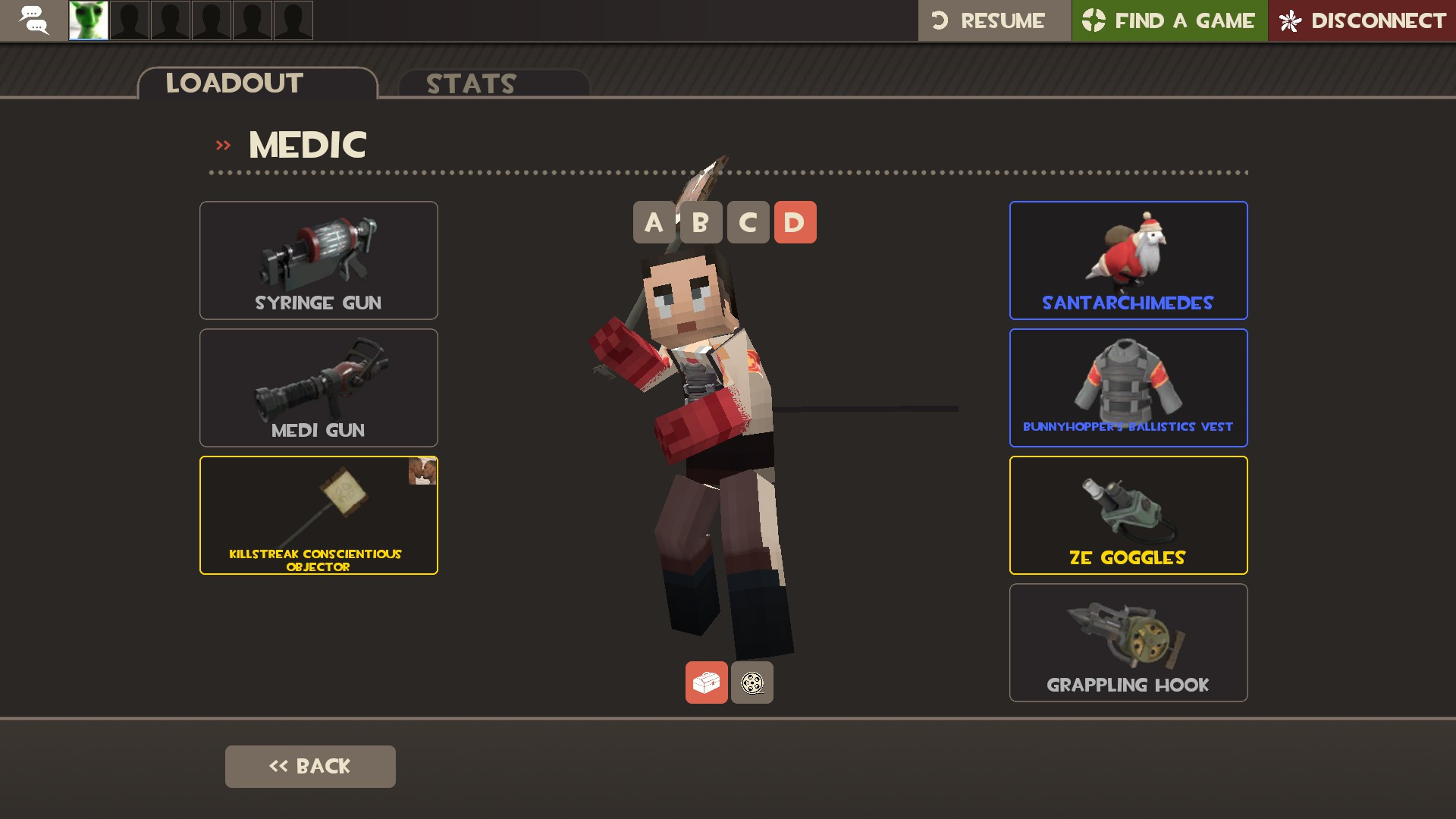Open the Grappling Hook action slot
This screenshot has height=819, width=1456.
1128,642
